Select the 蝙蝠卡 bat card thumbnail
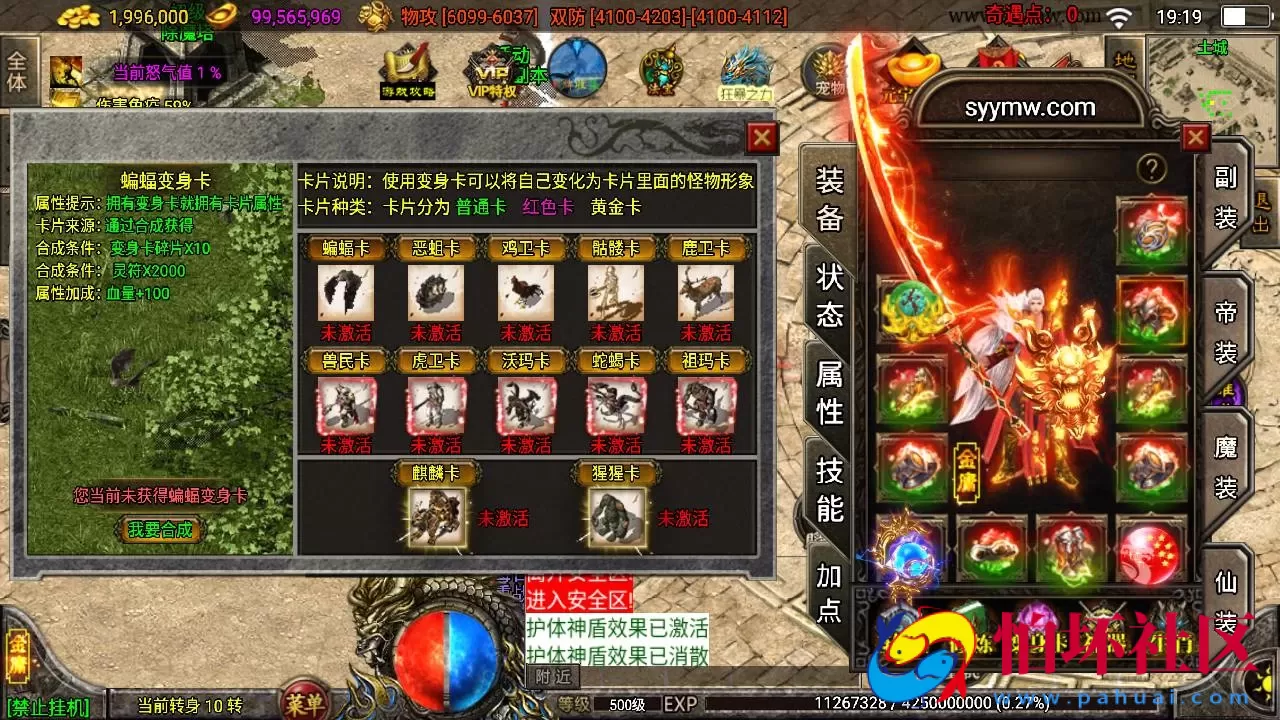The height and width of the screenshot is (720, 1280). tap(345, 292)
